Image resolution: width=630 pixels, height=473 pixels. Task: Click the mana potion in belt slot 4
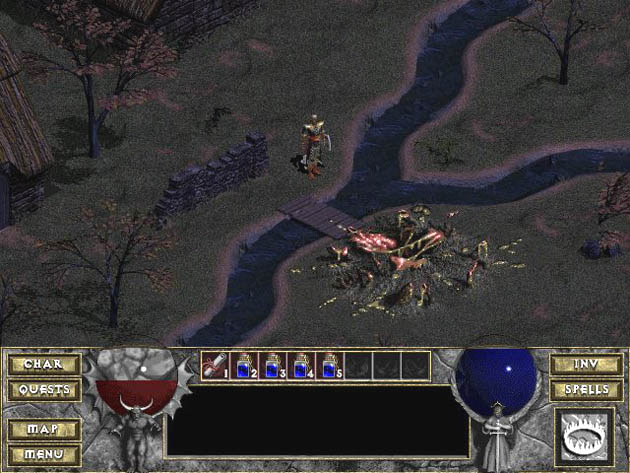click(x=301, y=366)
